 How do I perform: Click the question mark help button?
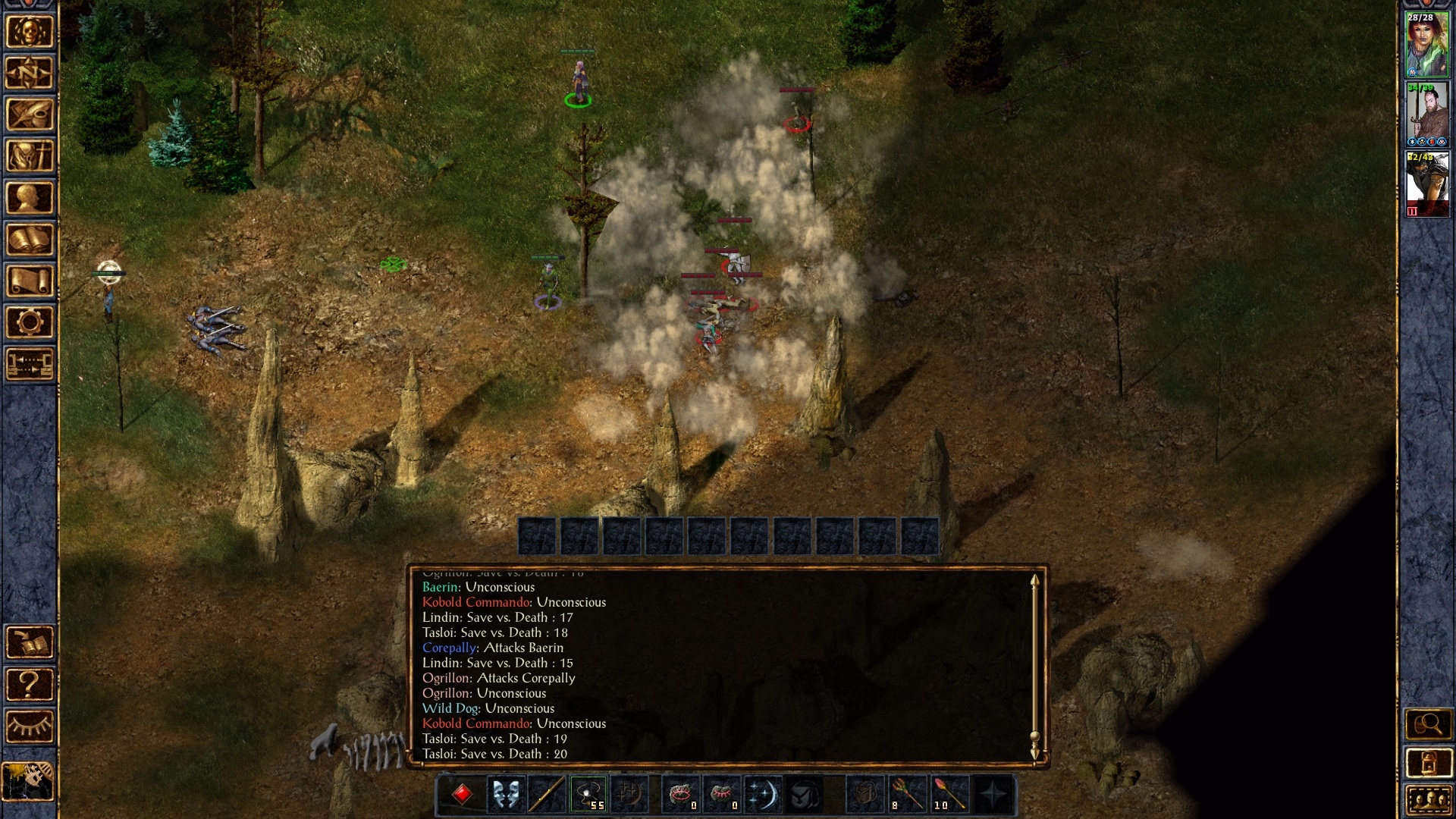tap(30, 685)
